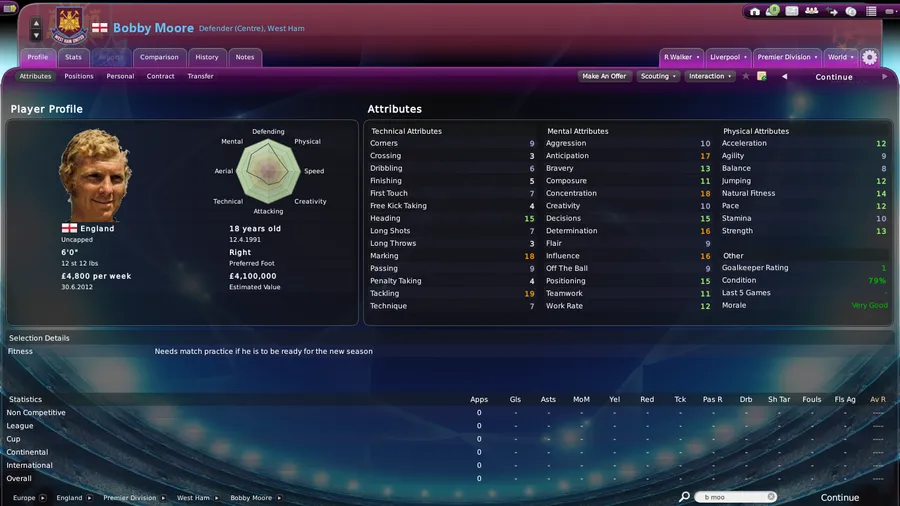Click the player search field
This screenshot has height=506, width=900.
coord(738,497)
